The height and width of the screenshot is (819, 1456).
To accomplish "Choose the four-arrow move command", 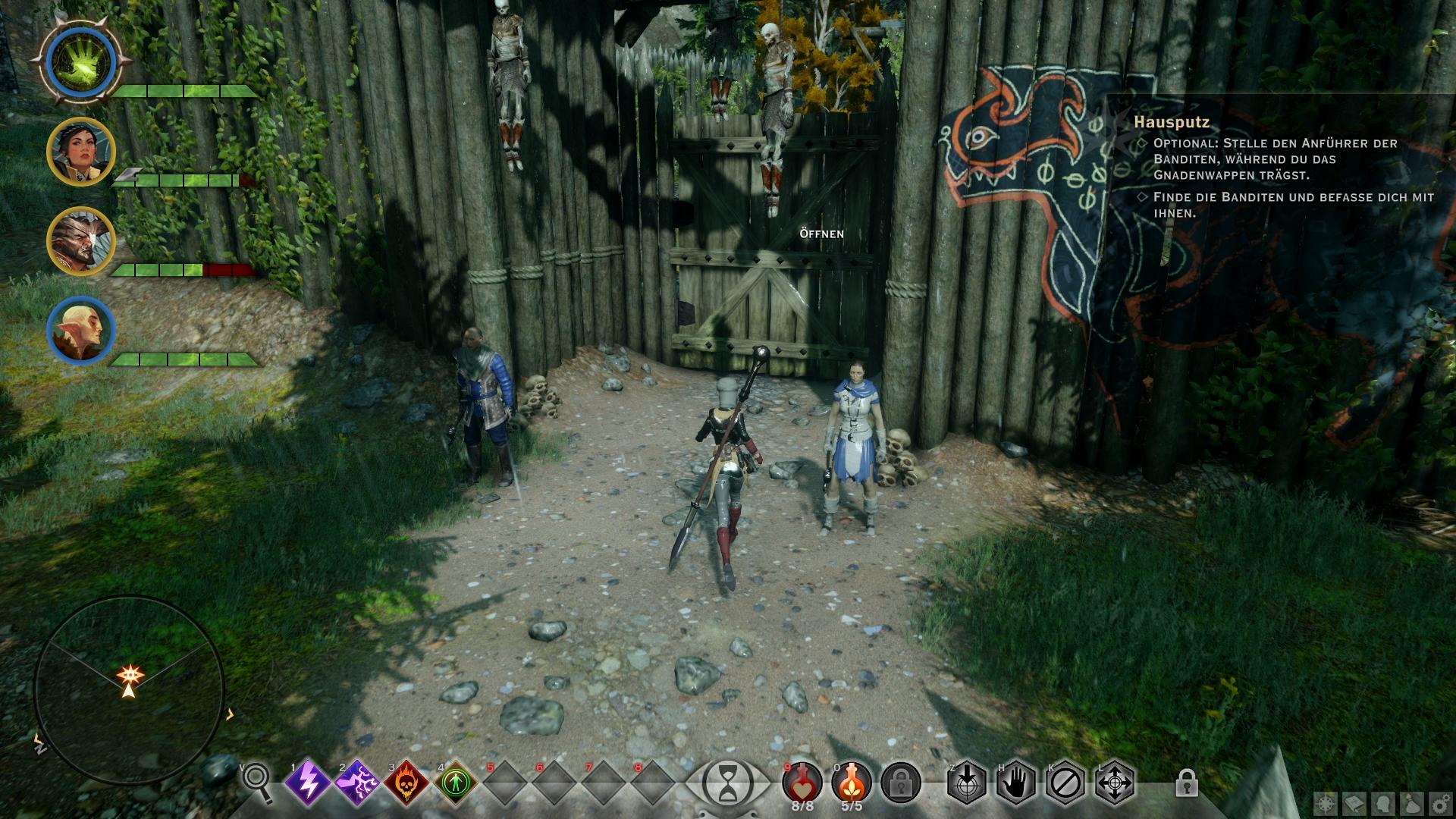I will click(1115, 781).
